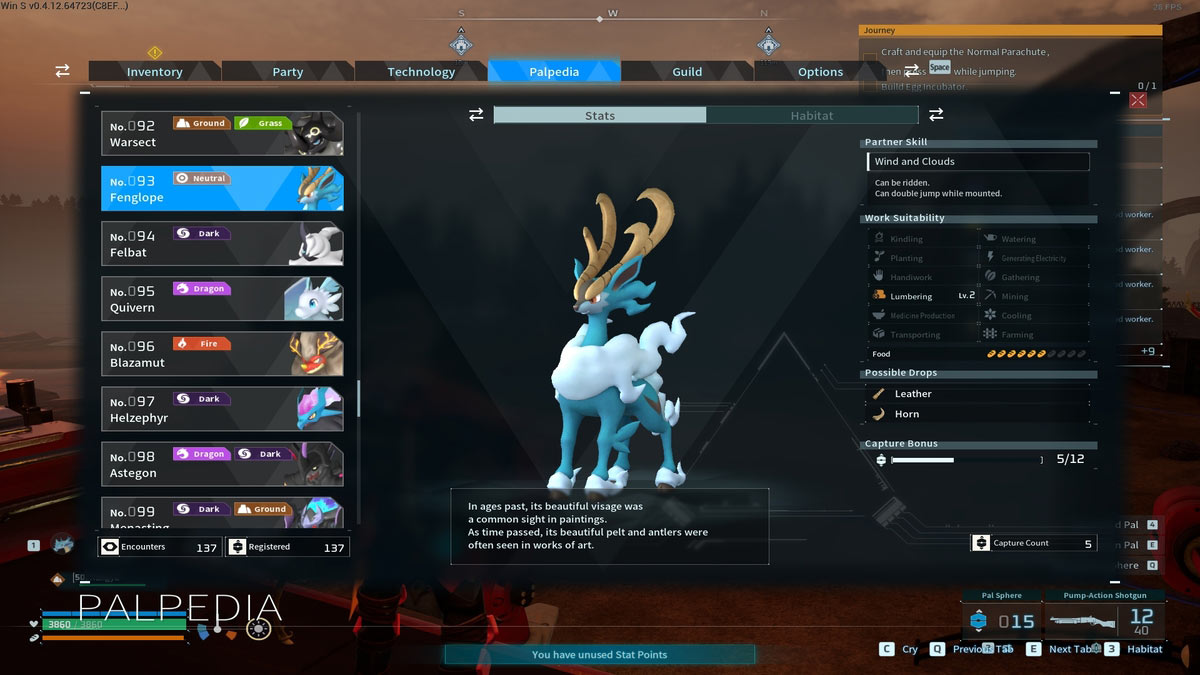Screen dimensions: 1200x675
Task: Select the Astegon entry
Action: pos(222,463)
